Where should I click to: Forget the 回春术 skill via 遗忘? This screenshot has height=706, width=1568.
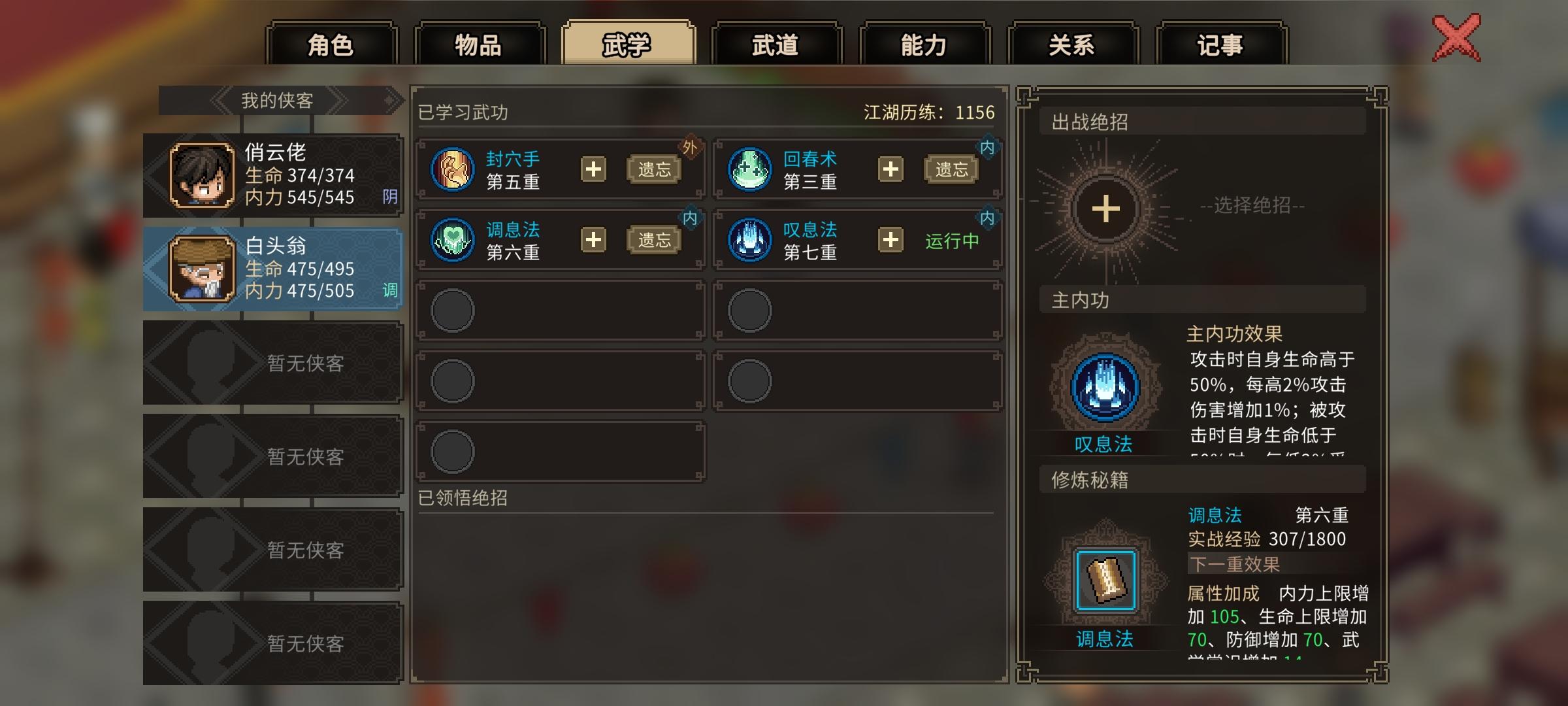coord(953,169)
